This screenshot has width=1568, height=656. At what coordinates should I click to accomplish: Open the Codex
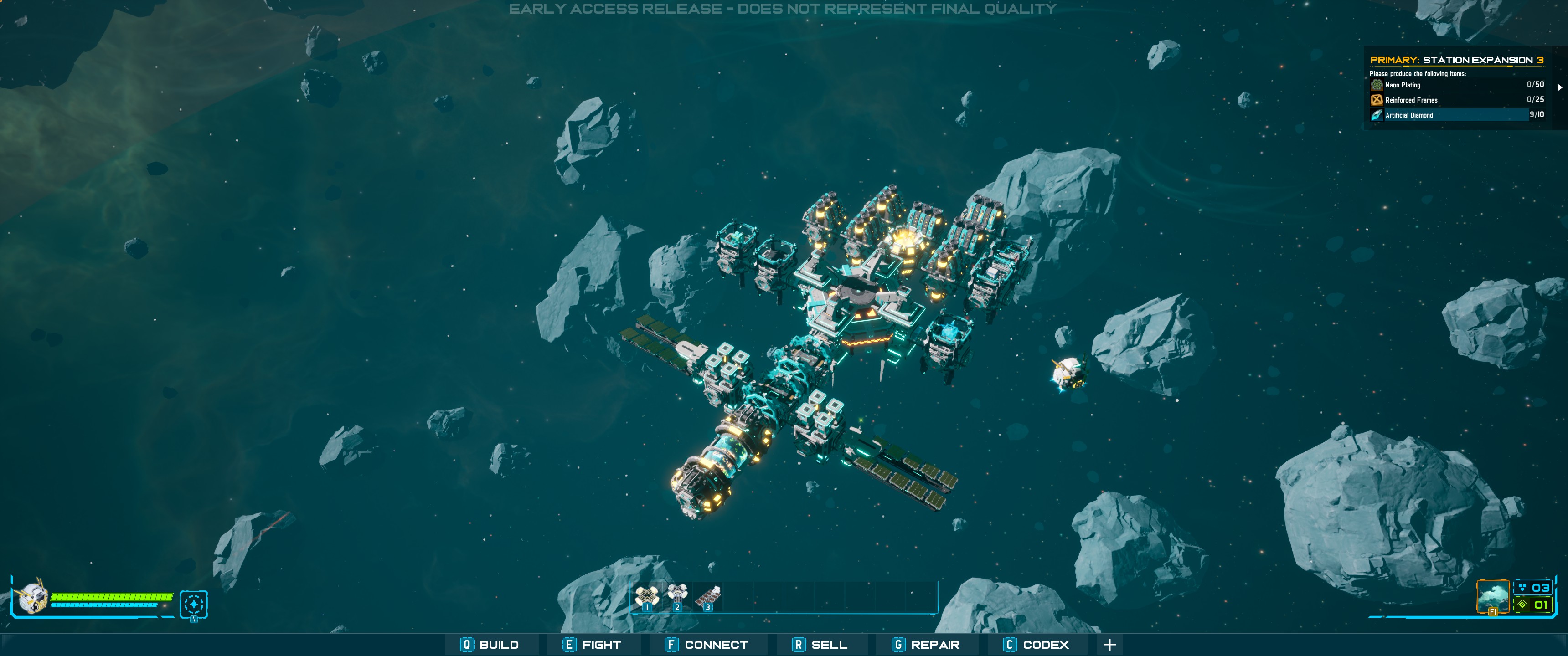[x=1036, y=645]
